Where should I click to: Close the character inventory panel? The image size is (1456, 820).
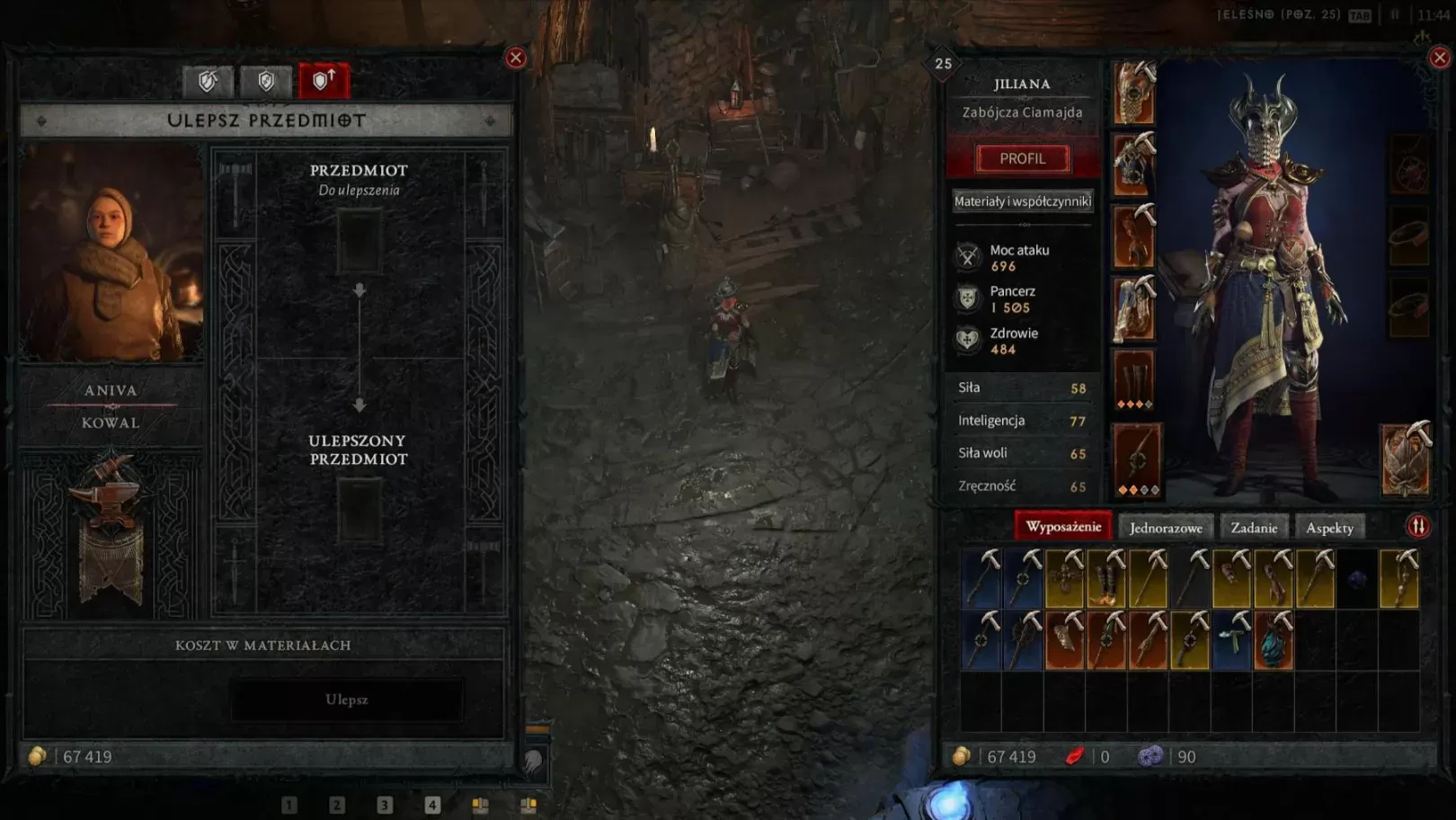click(x=1440, y=58)
